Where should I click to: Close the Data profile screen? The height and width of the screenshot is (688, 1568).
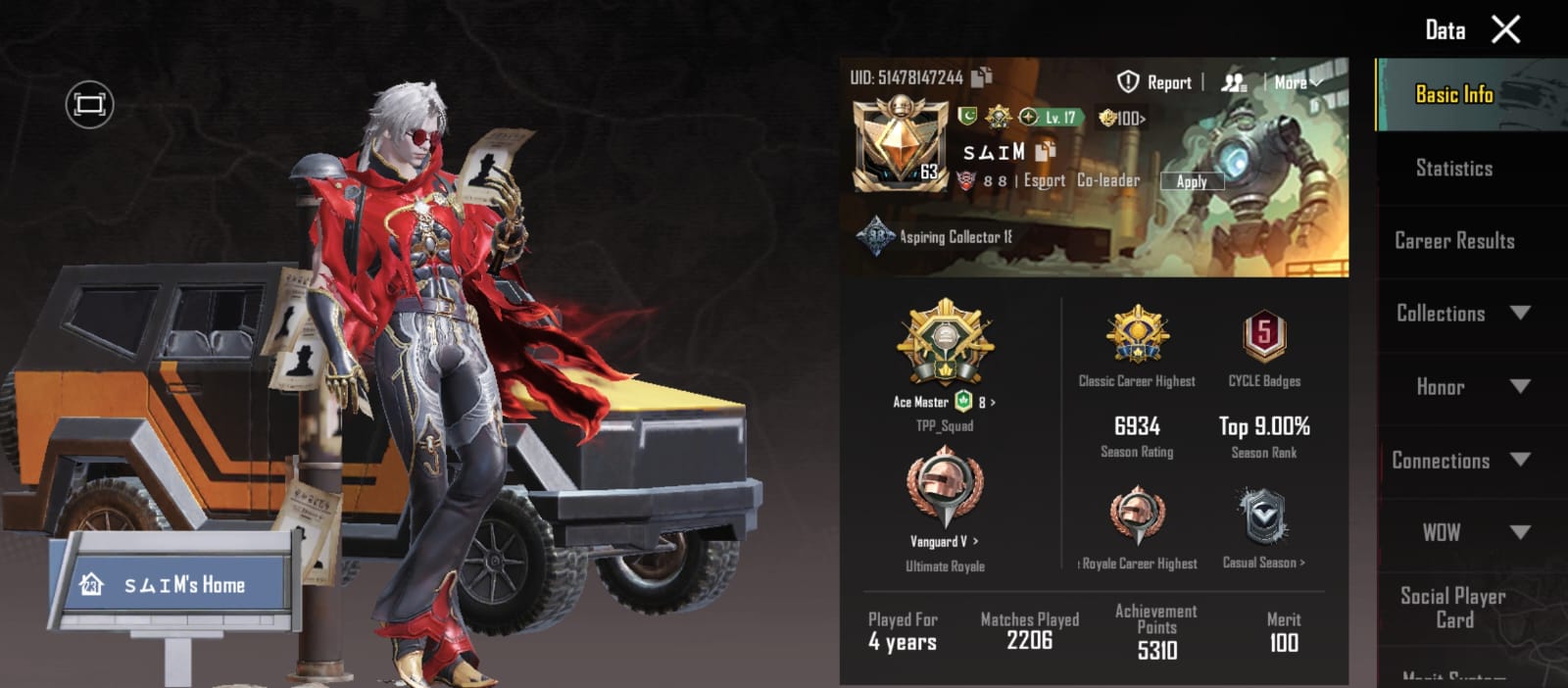coord(1505,29)
